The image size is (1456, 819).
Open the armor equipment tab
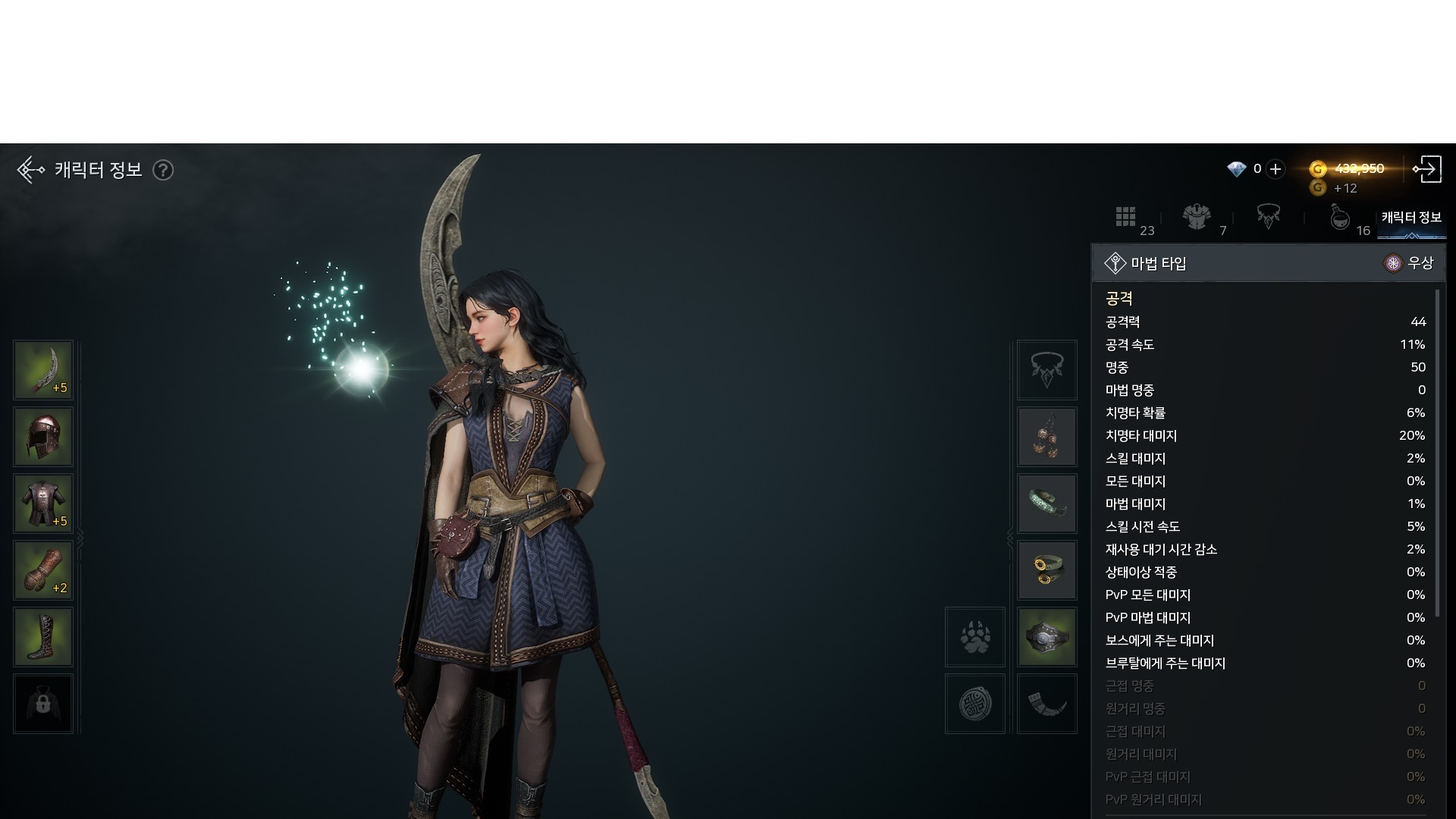pos(1197,218)
